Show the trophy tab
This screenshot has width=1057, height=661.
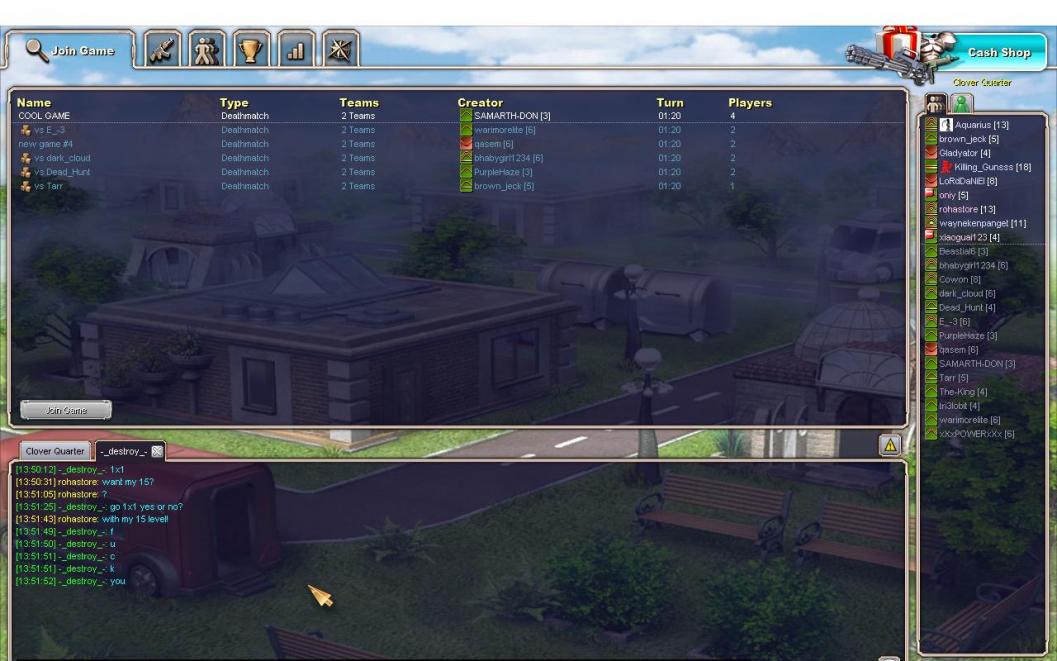(x=252, y=51)
